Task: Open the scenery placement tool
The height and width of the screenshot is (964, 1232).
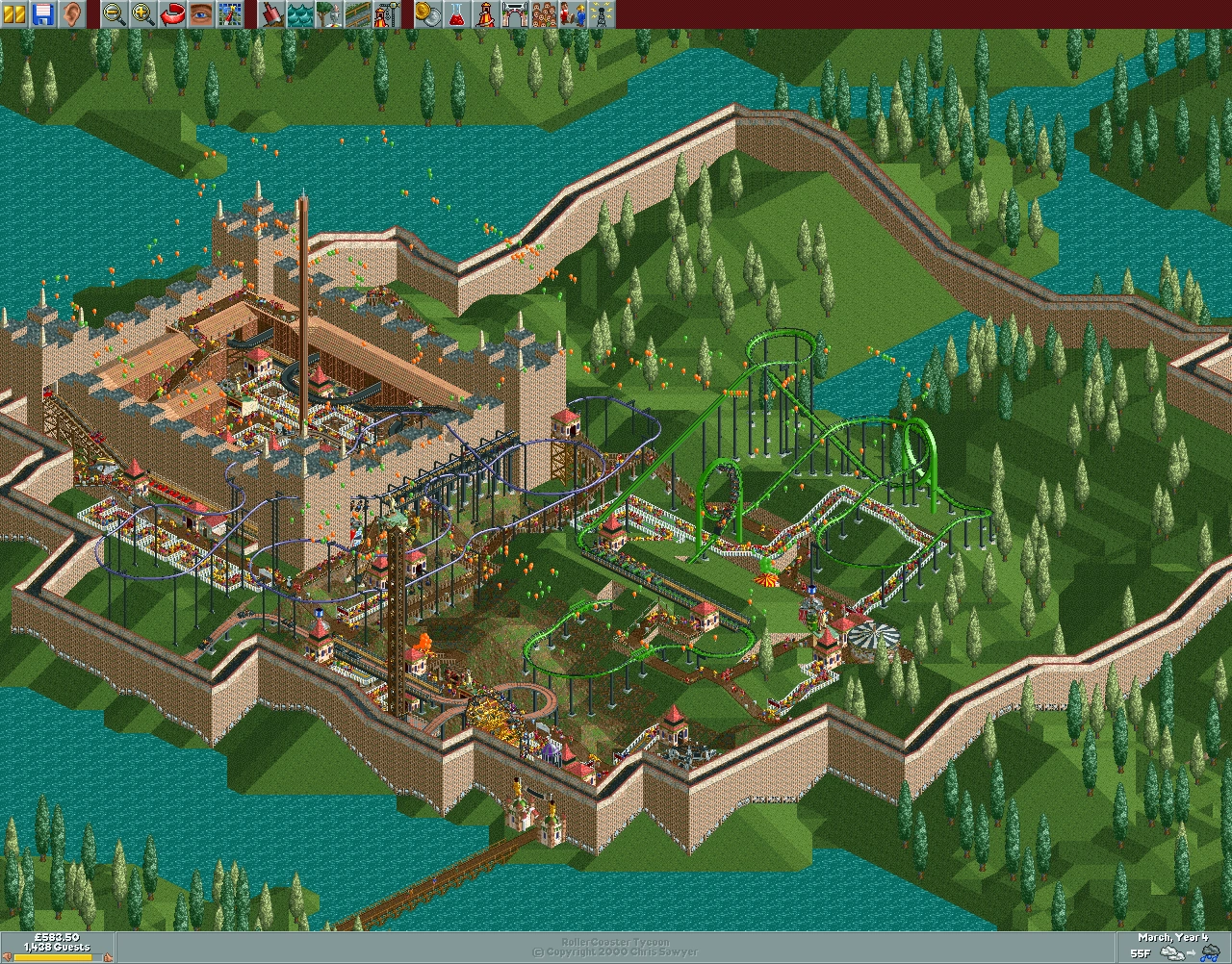Action: coord(327,13)
